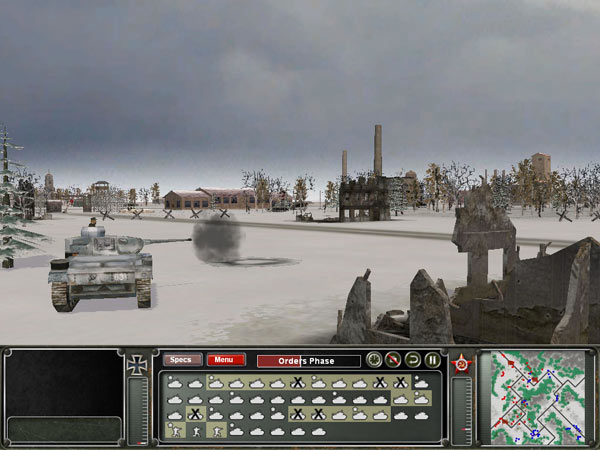
Task: Select the first infantry soldier unit icon
Action: pos(175,430)
